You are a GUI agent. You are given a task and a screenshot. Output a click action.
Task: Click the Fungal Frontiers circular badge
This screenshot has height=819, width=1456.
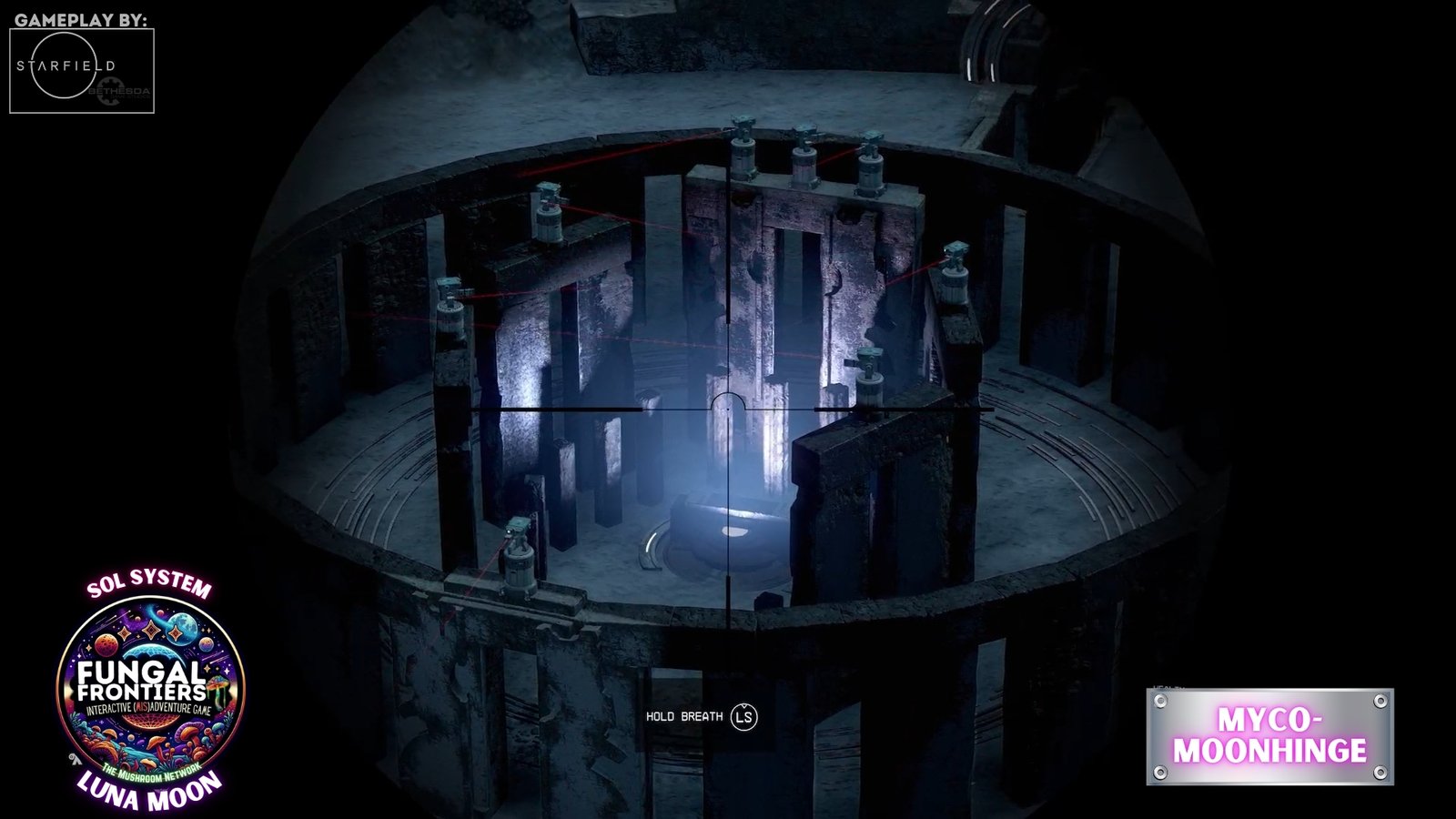(x=151, y=688)
